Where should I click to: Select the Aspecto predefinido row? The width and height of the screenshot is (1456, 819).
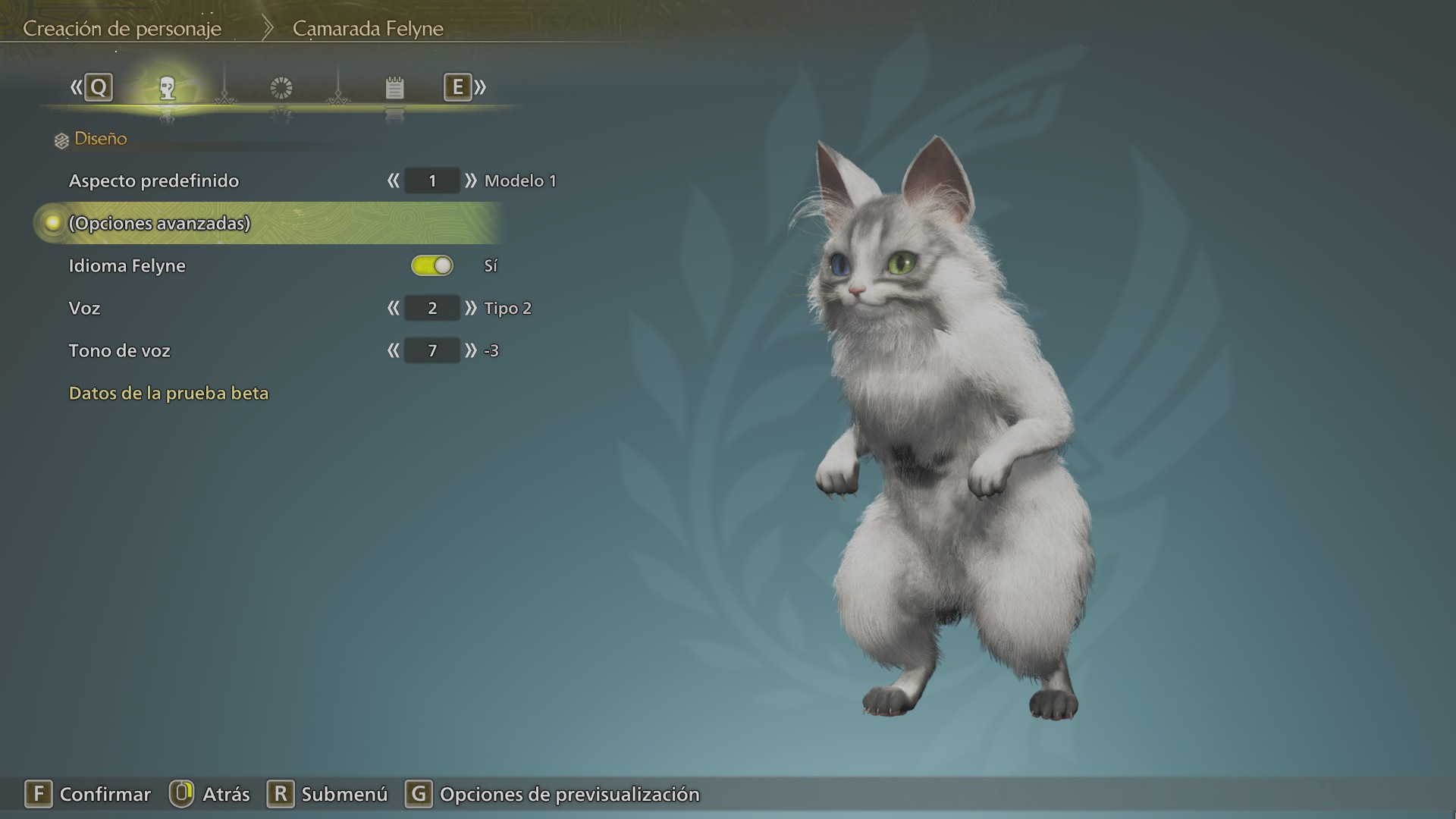coord(154,180)
